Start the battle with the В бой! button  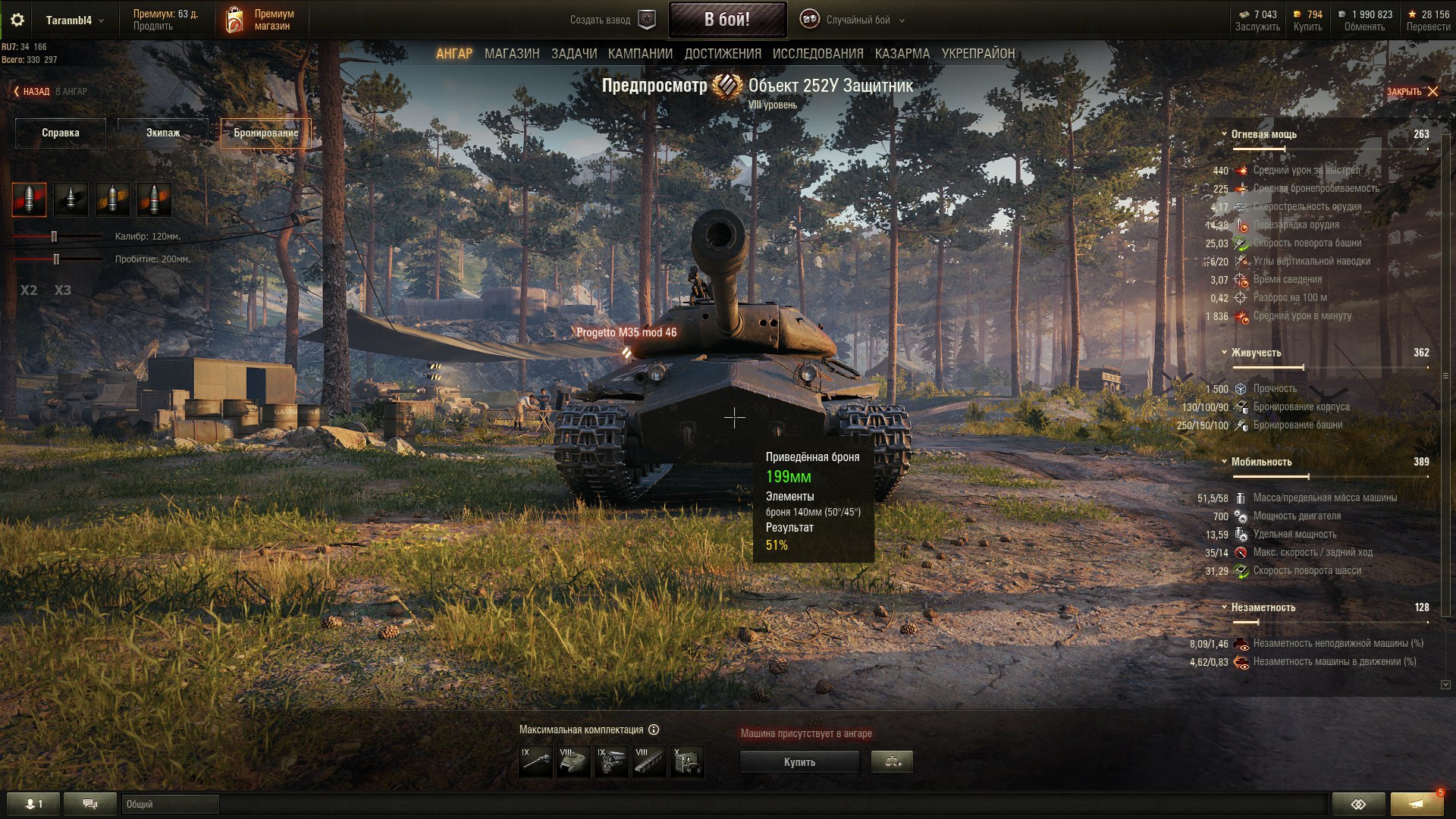click(726, 20)
